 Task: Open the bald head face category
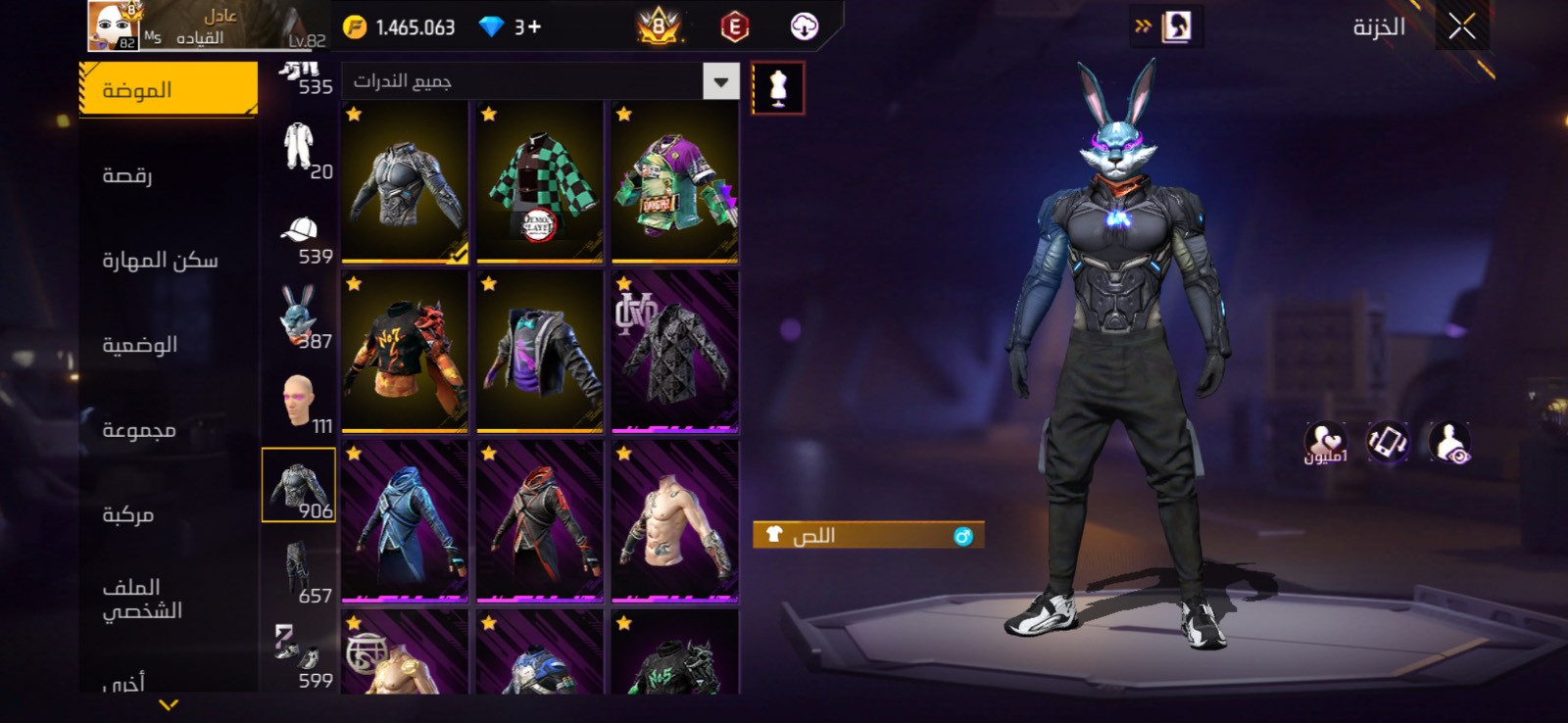point(300,402)
